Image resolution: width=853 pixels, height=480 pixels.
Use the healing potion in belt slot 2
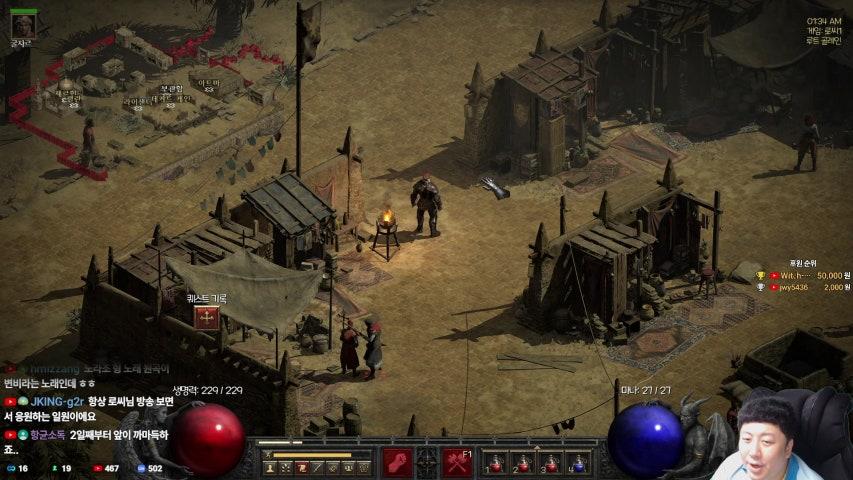click(523, 464)
